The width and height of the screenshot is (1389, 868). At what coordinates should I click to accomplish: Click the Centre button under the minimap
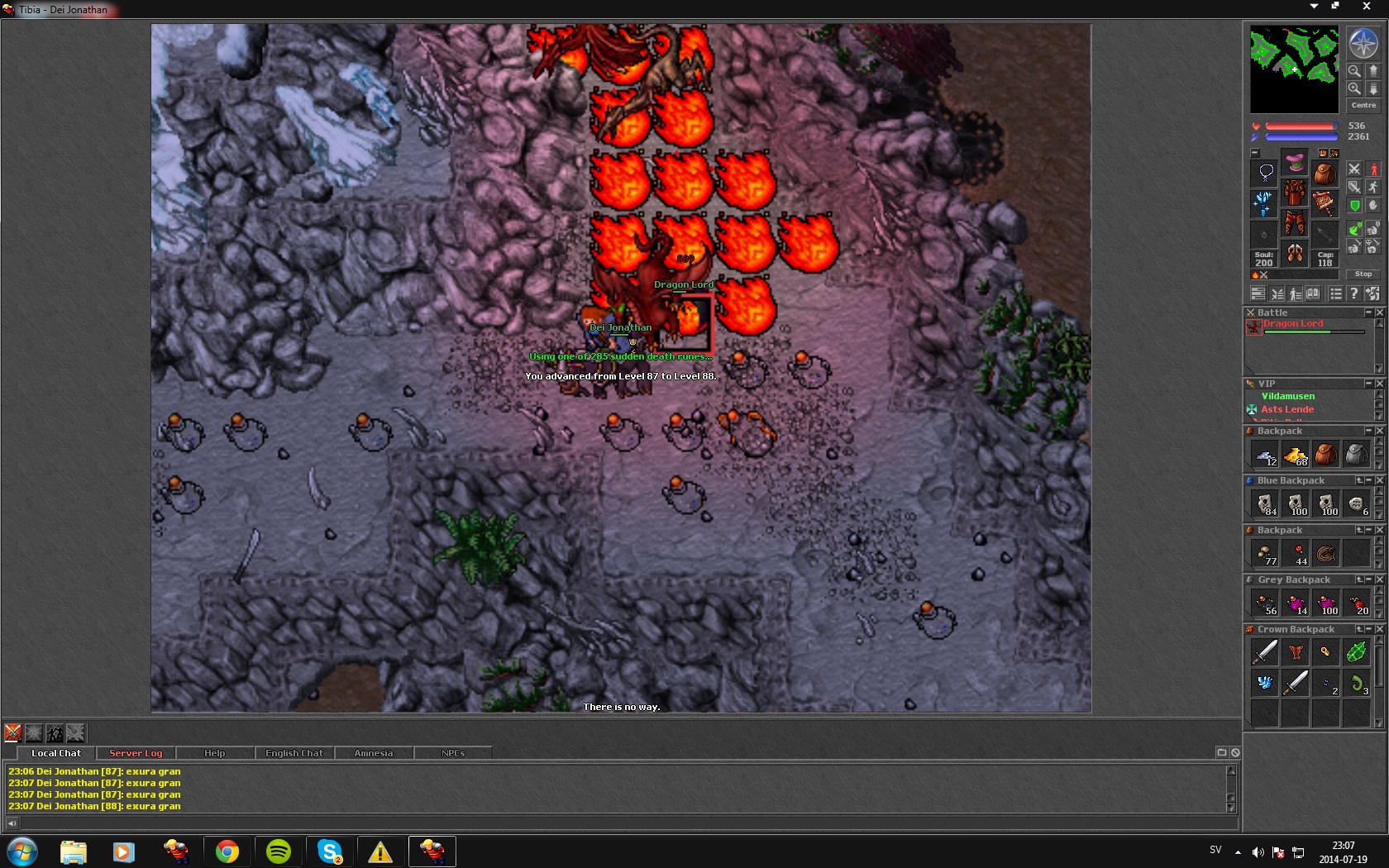[x=1363, y=105]
